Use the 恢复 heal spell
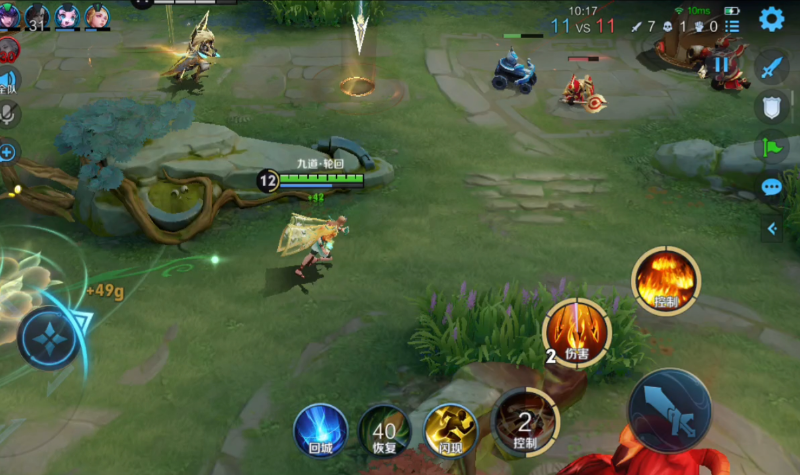The width and height of the screenshot is (800, 475). click(x=384, y=429)
